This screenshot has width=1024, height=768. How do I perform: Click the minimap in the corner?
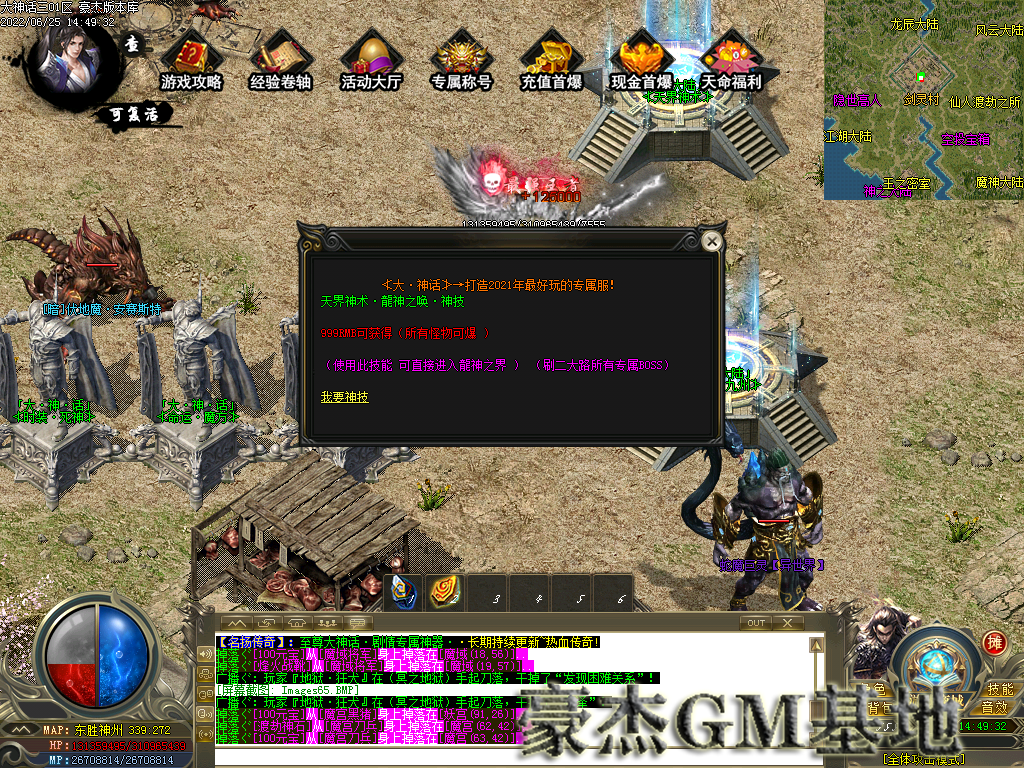[x=923, y=100]
